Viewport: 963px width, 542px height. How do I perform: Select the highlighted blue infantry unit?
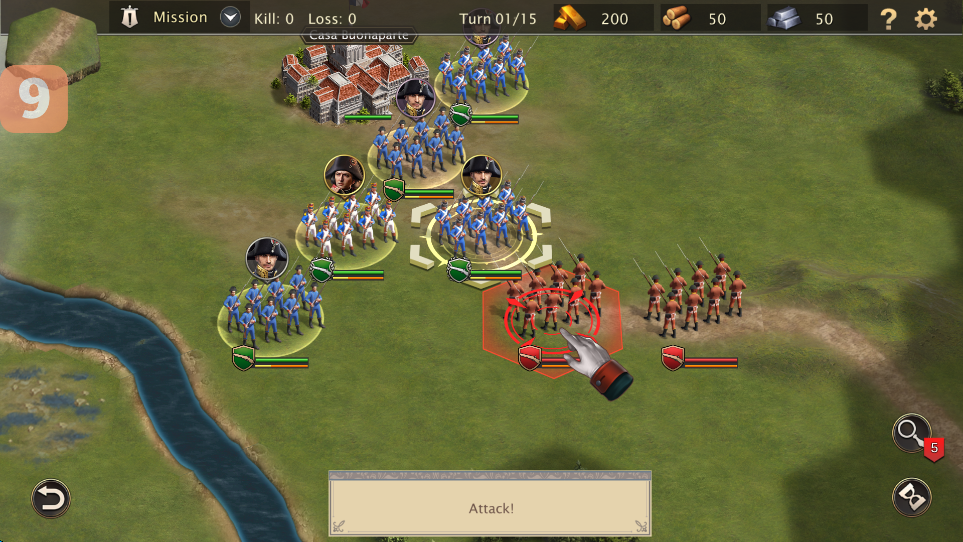point(482,234)
